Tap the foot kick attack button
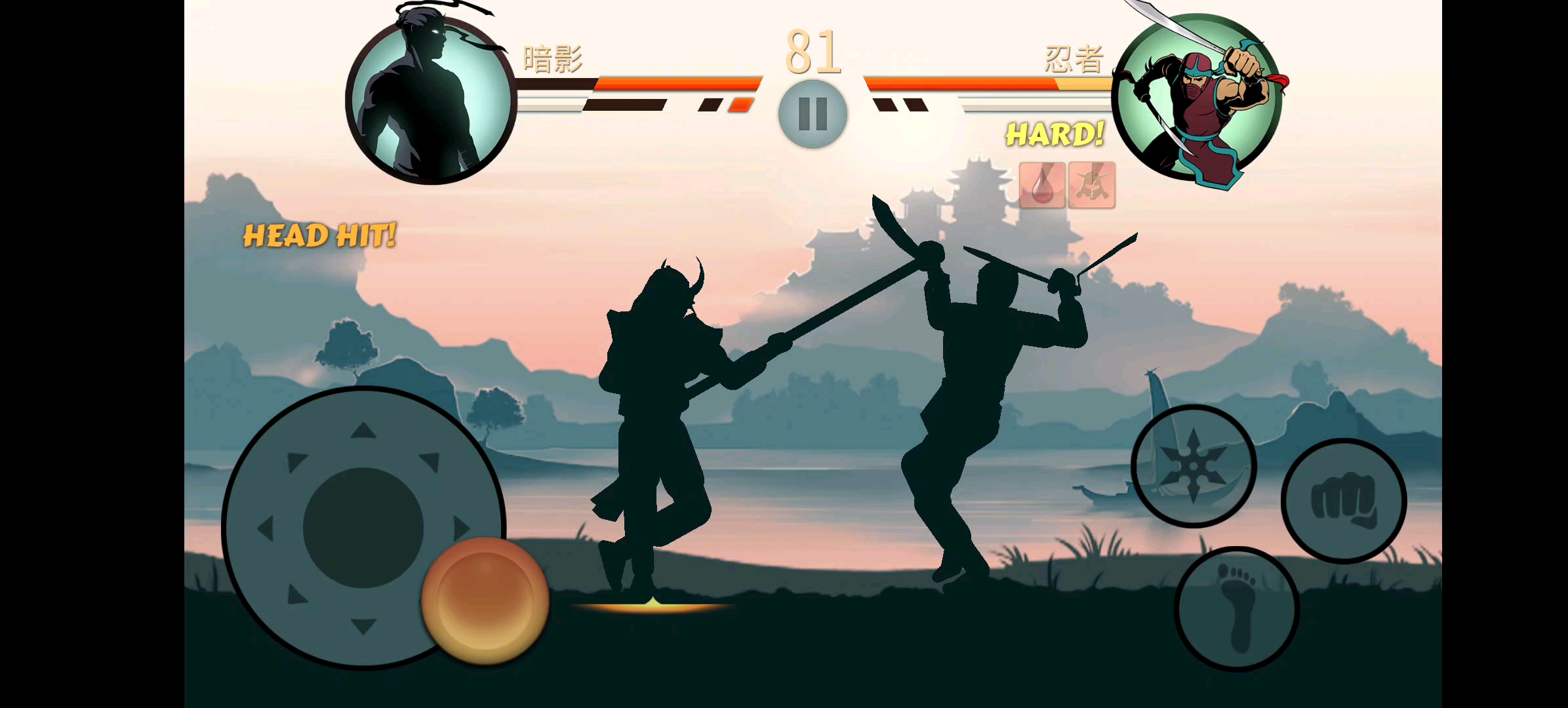Viewport: 1568px width, 708px height. (1237, 608)
